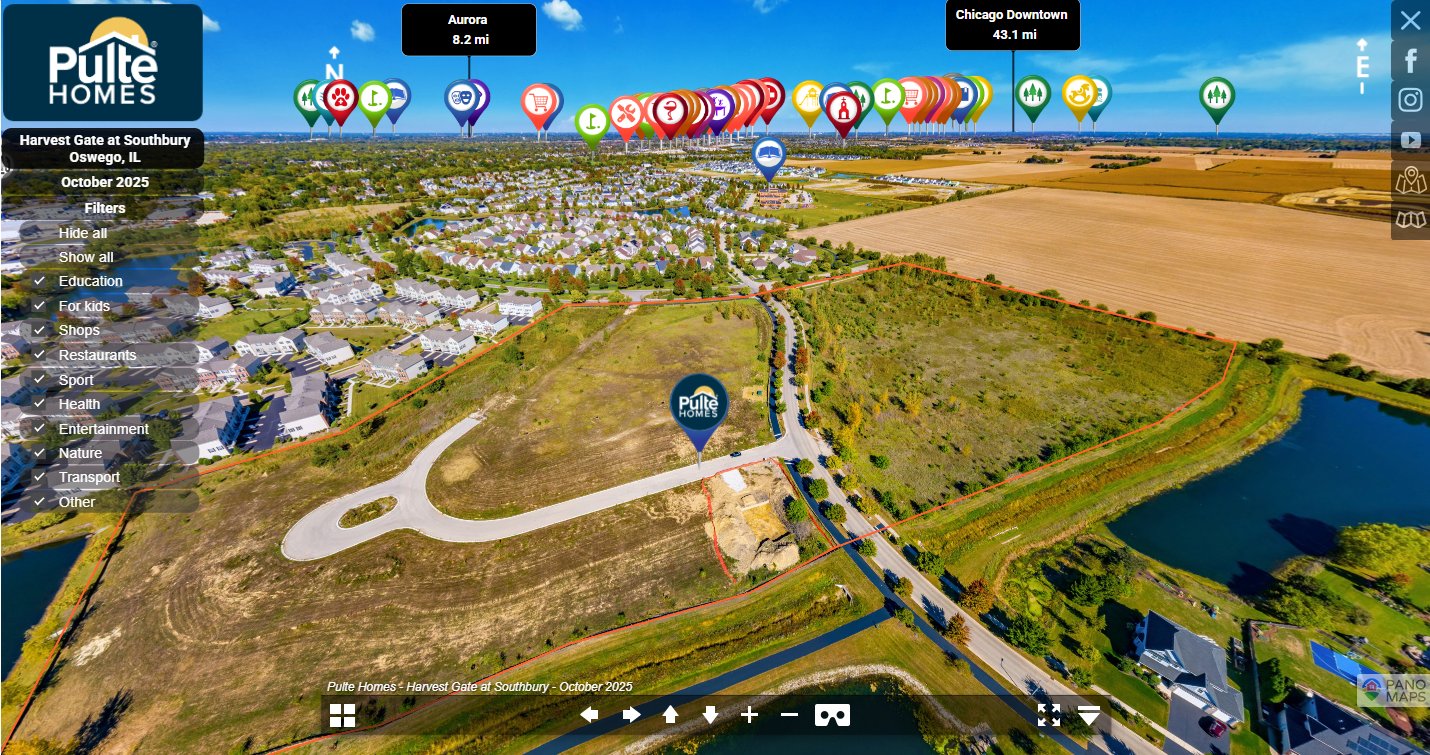Screen dimensions: 1430x755
Task: Open the Instagram link
Action: (1410, 100)
